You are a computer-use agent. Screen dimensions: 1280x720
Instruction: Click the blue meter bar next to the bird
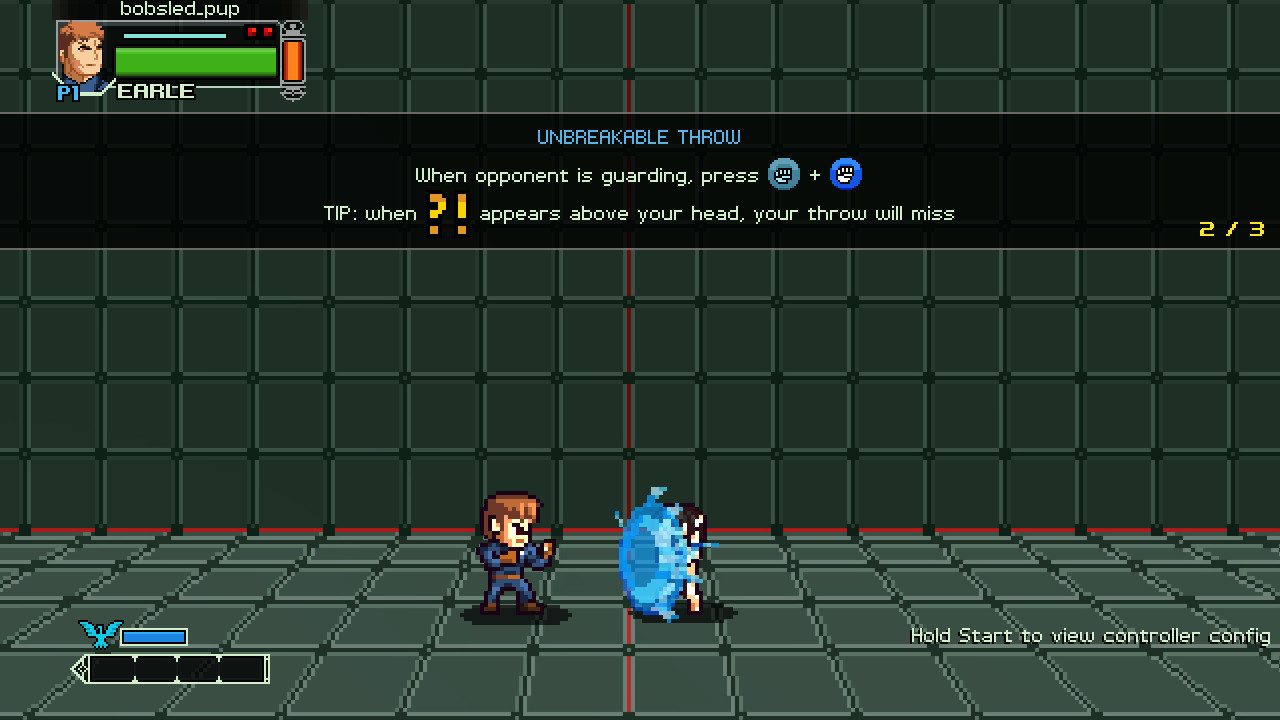(155, 635)
